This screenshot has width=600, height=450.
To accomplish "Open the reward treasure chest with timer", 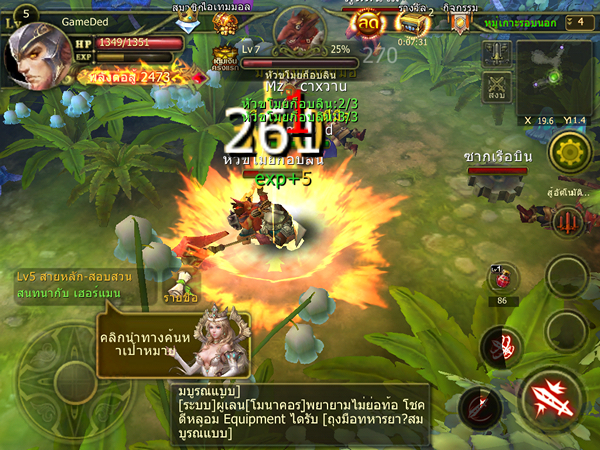I will (412, 24).
